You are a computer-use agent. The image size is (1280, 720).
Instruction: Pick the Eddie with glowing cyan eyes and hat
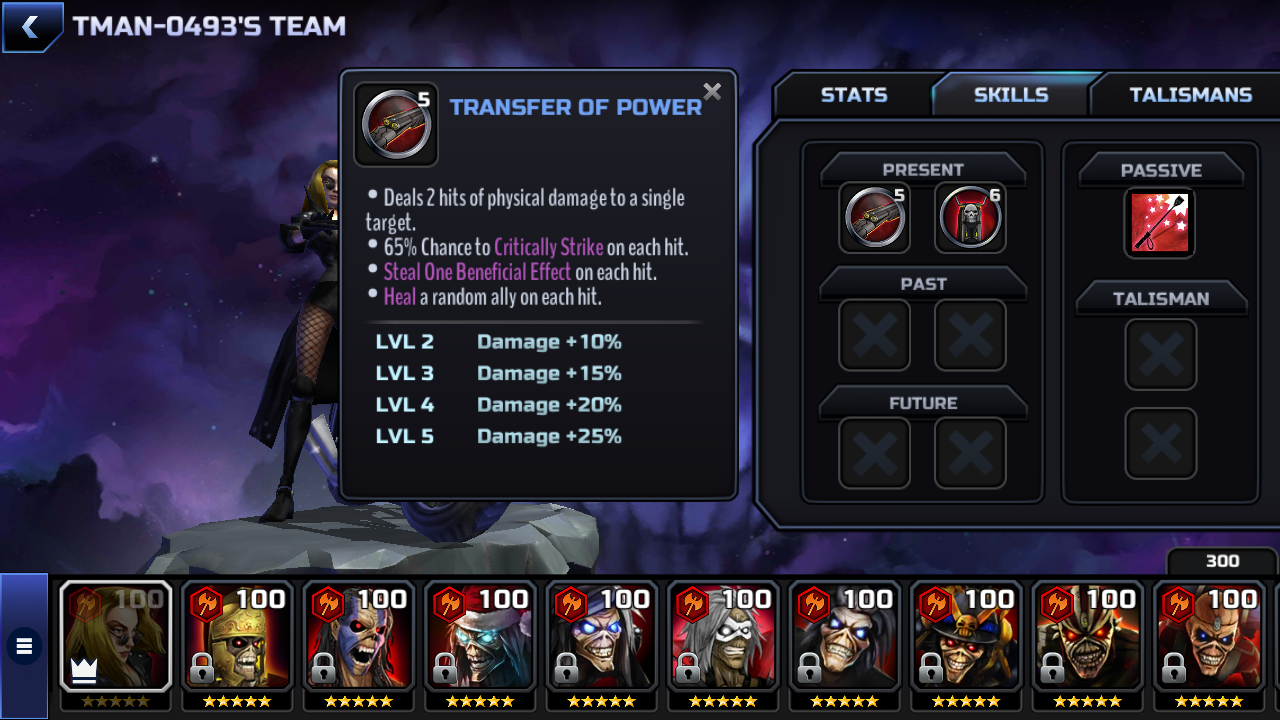coord(481,637)
